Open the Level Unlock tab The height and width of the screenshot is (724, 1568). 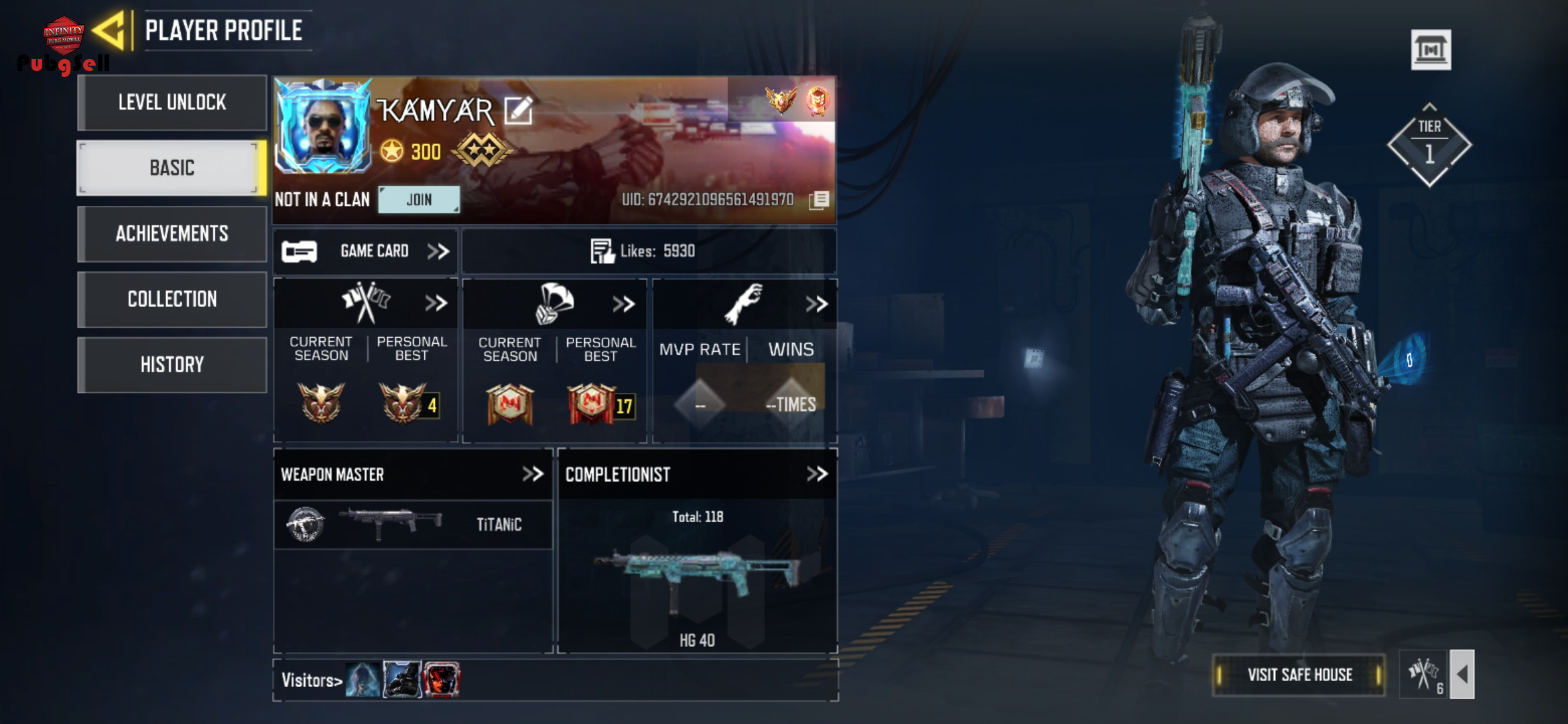click(x=172, y=103)
